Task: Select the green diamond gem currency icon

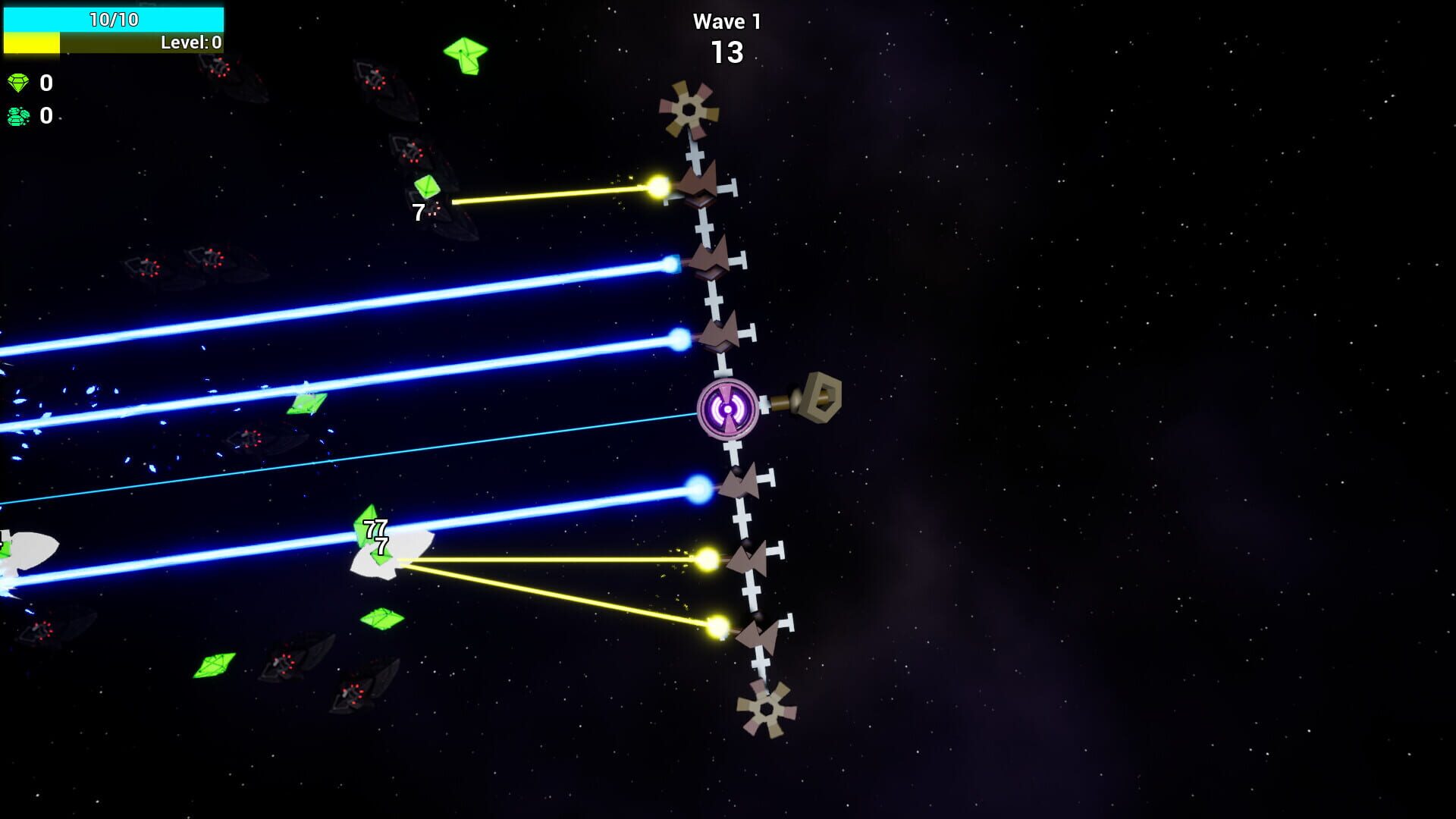Action: click(19, 84)
